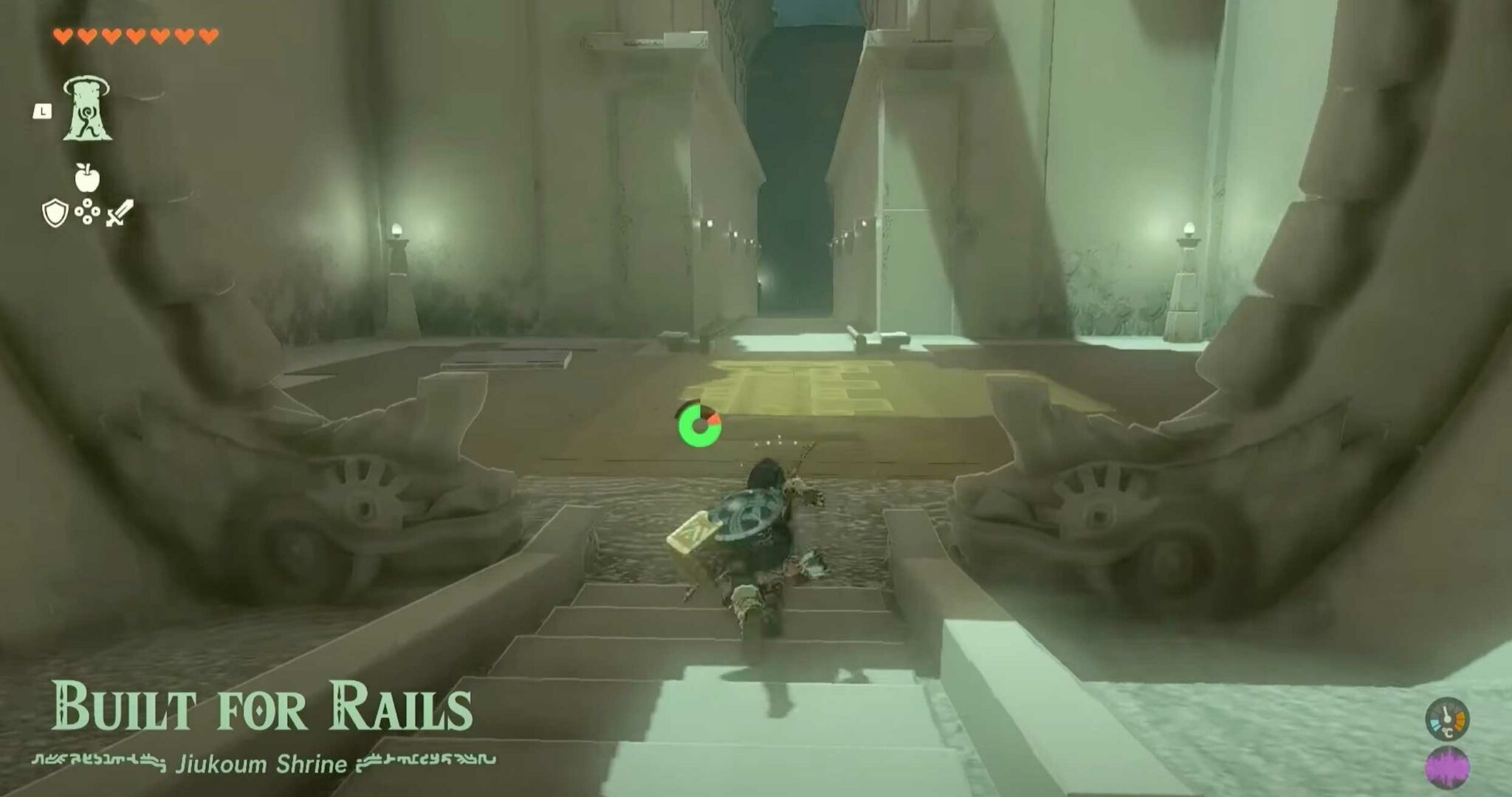Toggle the first heart in the health bar
Image resolution: width=1512 pixels, height=797 pixels.
click(x=61, y=33)
